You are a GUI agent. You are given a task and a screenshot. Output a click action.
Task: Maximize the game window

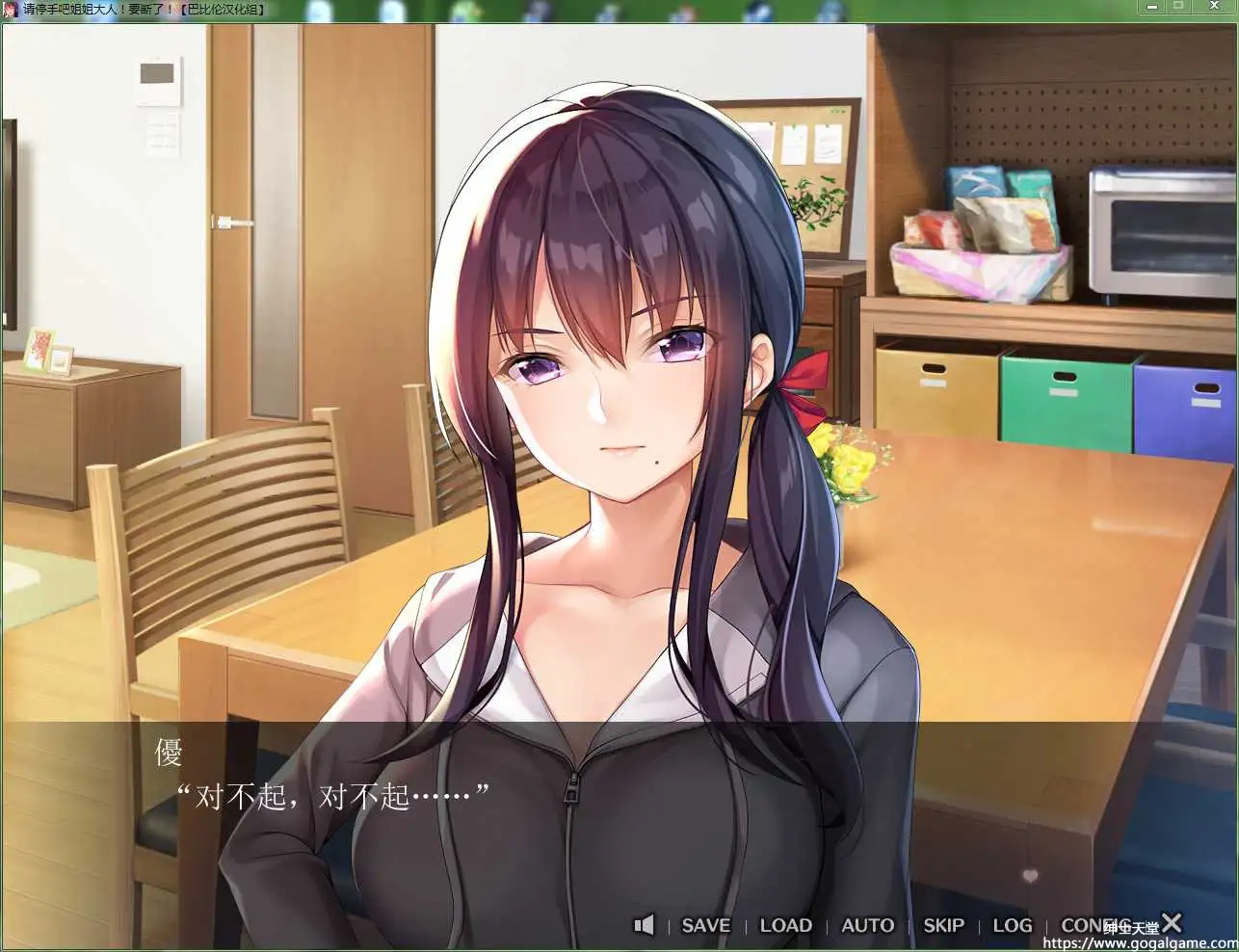point(1178,7)
